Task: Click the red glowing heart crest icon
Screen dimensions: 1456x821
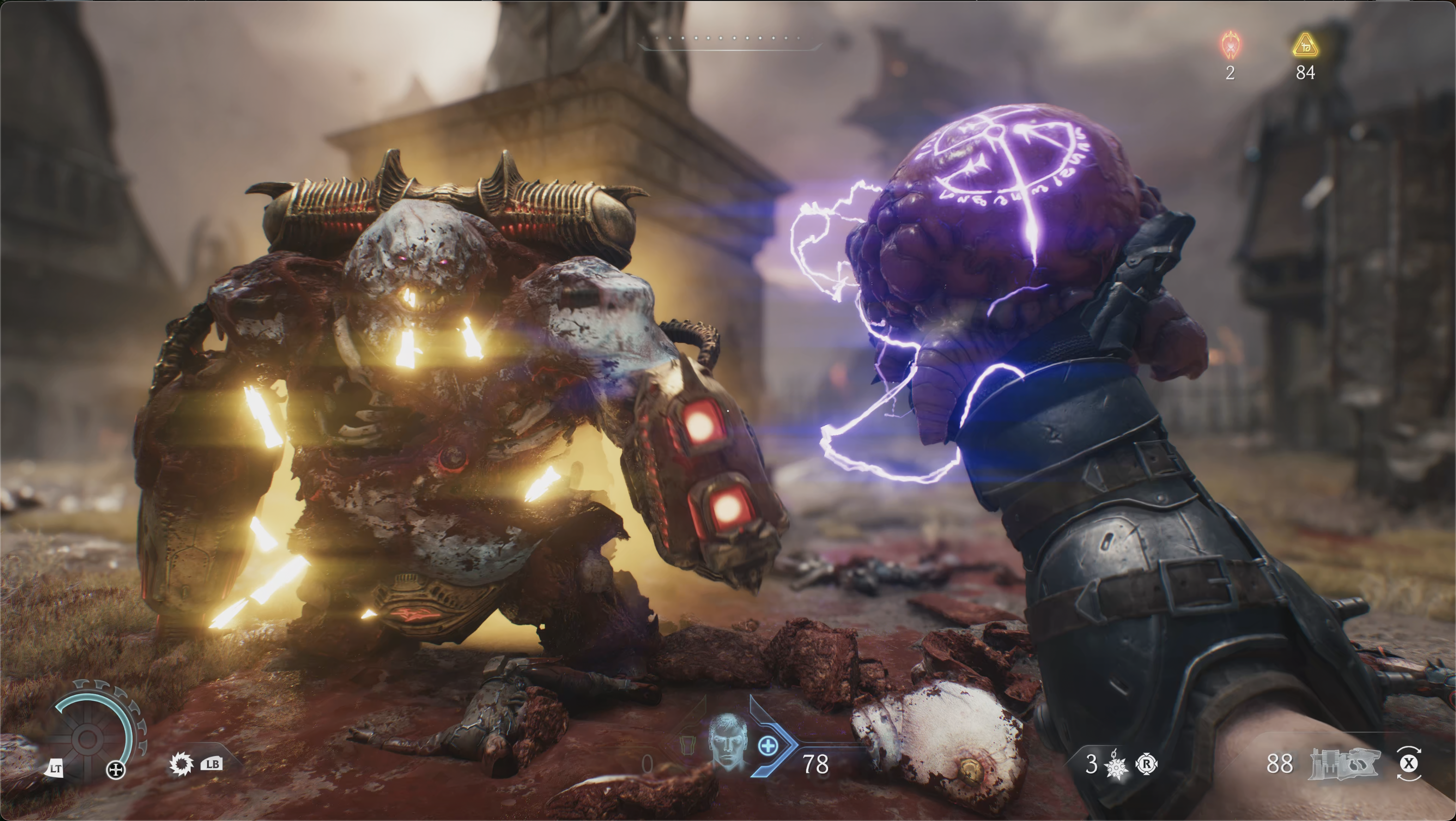Action: click(1230, 45)
